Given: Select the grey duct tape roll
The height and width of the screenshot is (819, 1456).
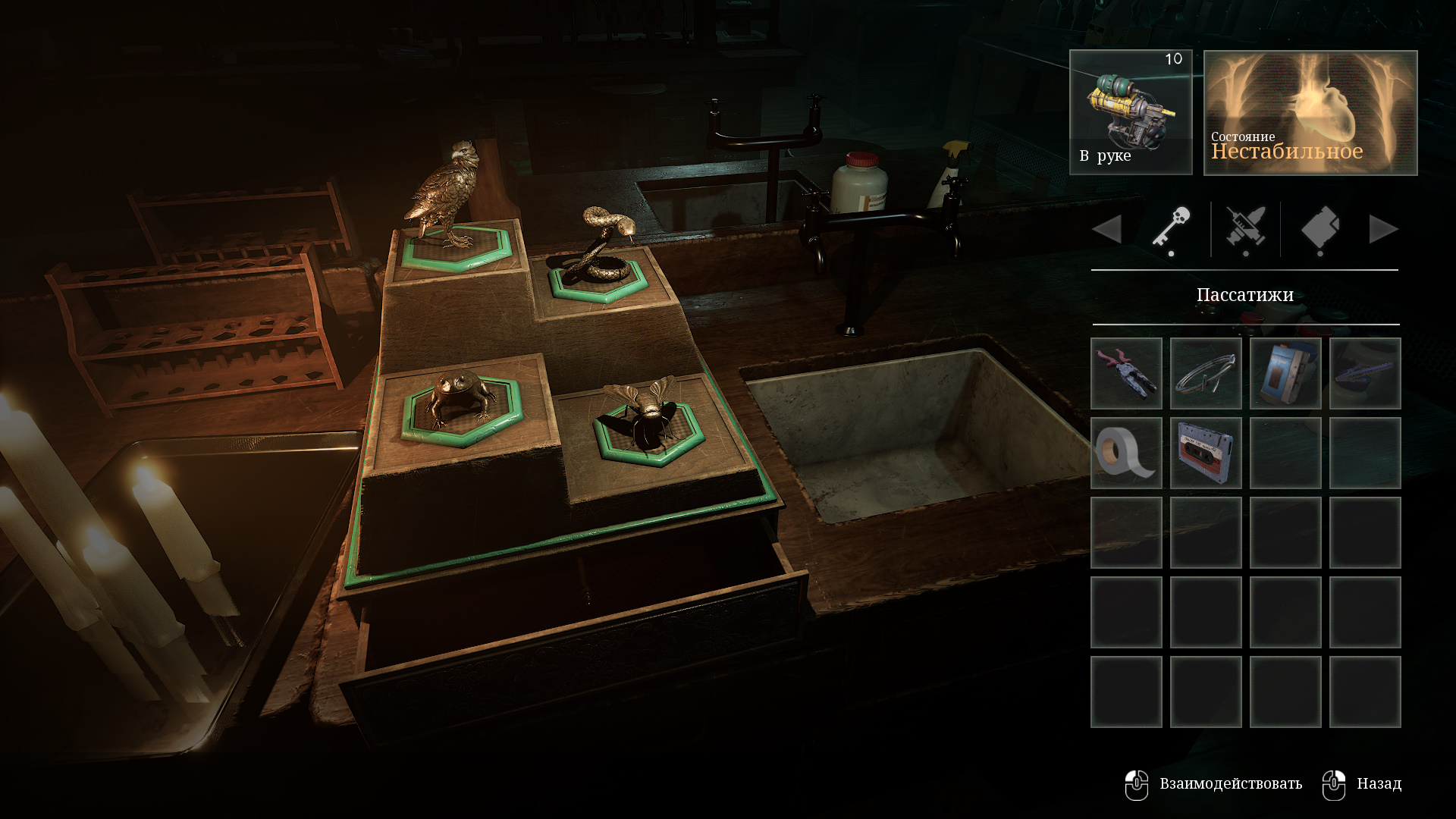Looking at the screenshot, I should click(1126, 453).
